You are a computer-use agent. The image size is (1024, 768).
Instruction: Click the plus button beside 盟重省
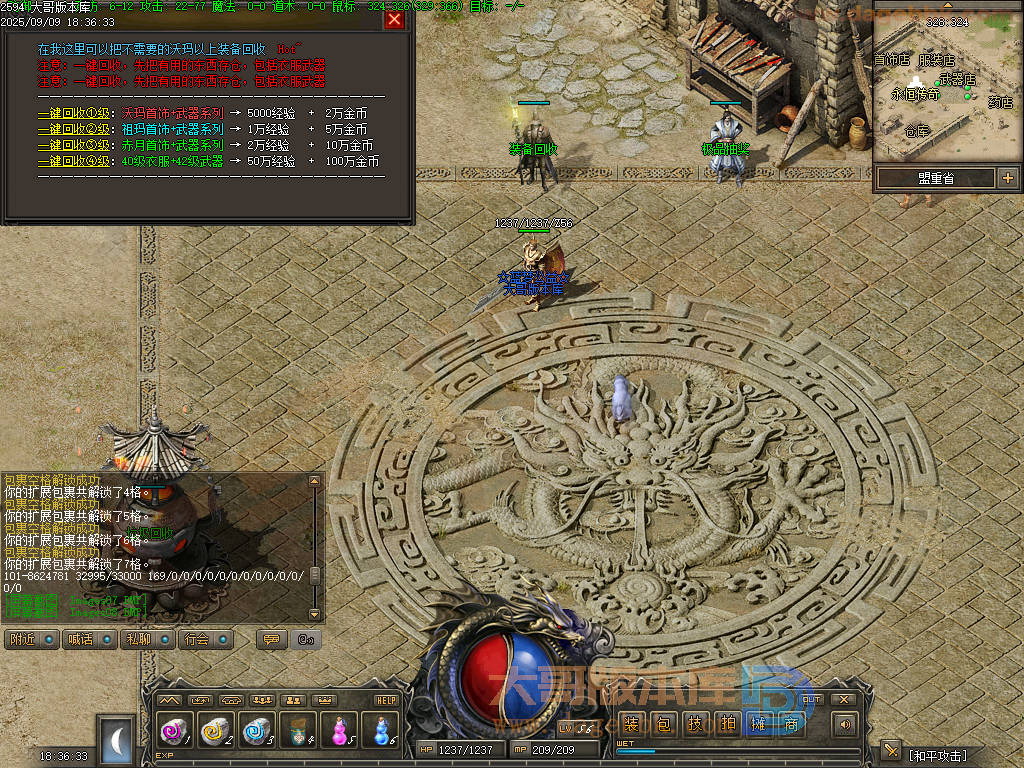click(1008, 178)
